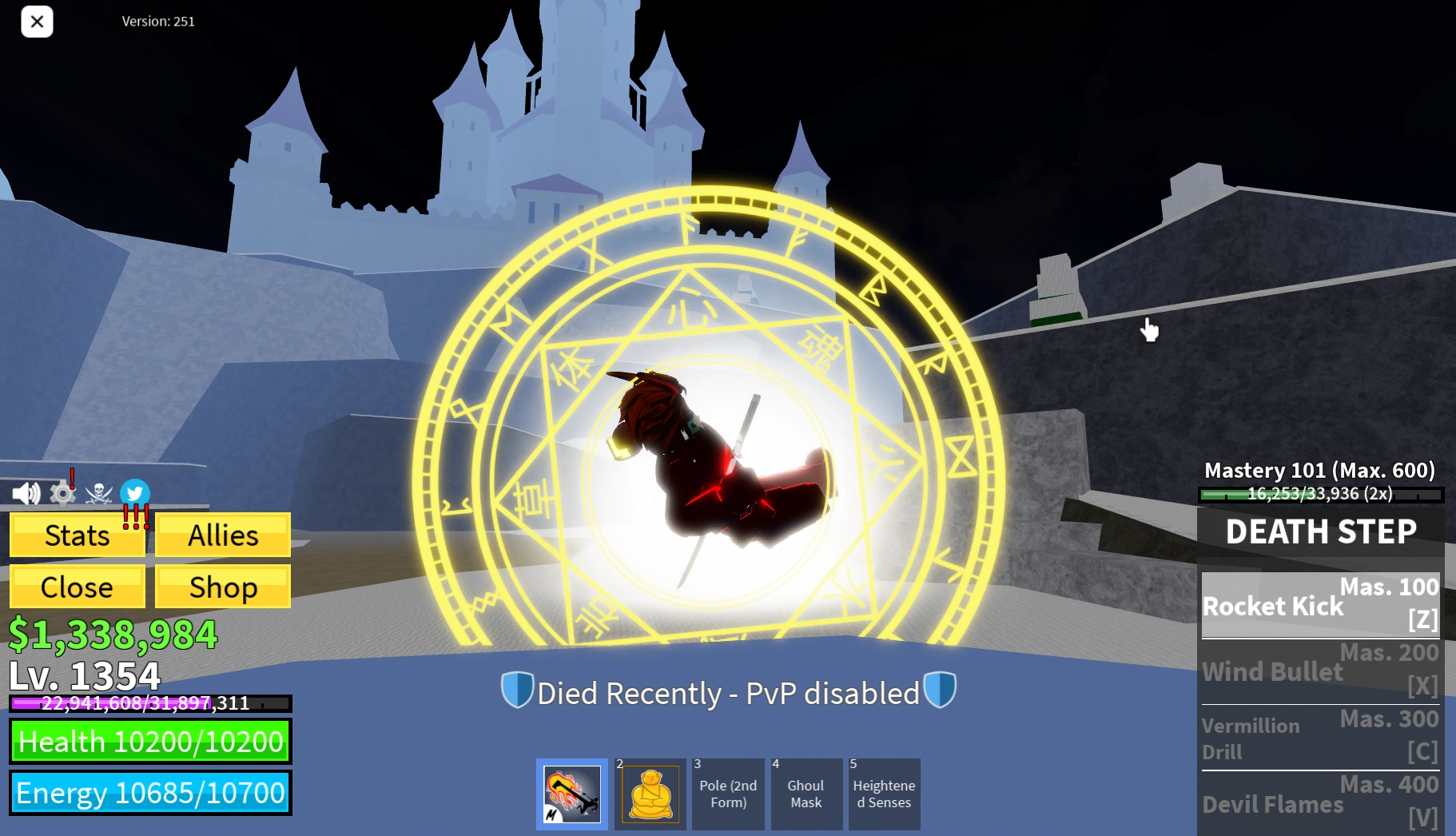
Task: Open the Allies panel
Action: 222,535
